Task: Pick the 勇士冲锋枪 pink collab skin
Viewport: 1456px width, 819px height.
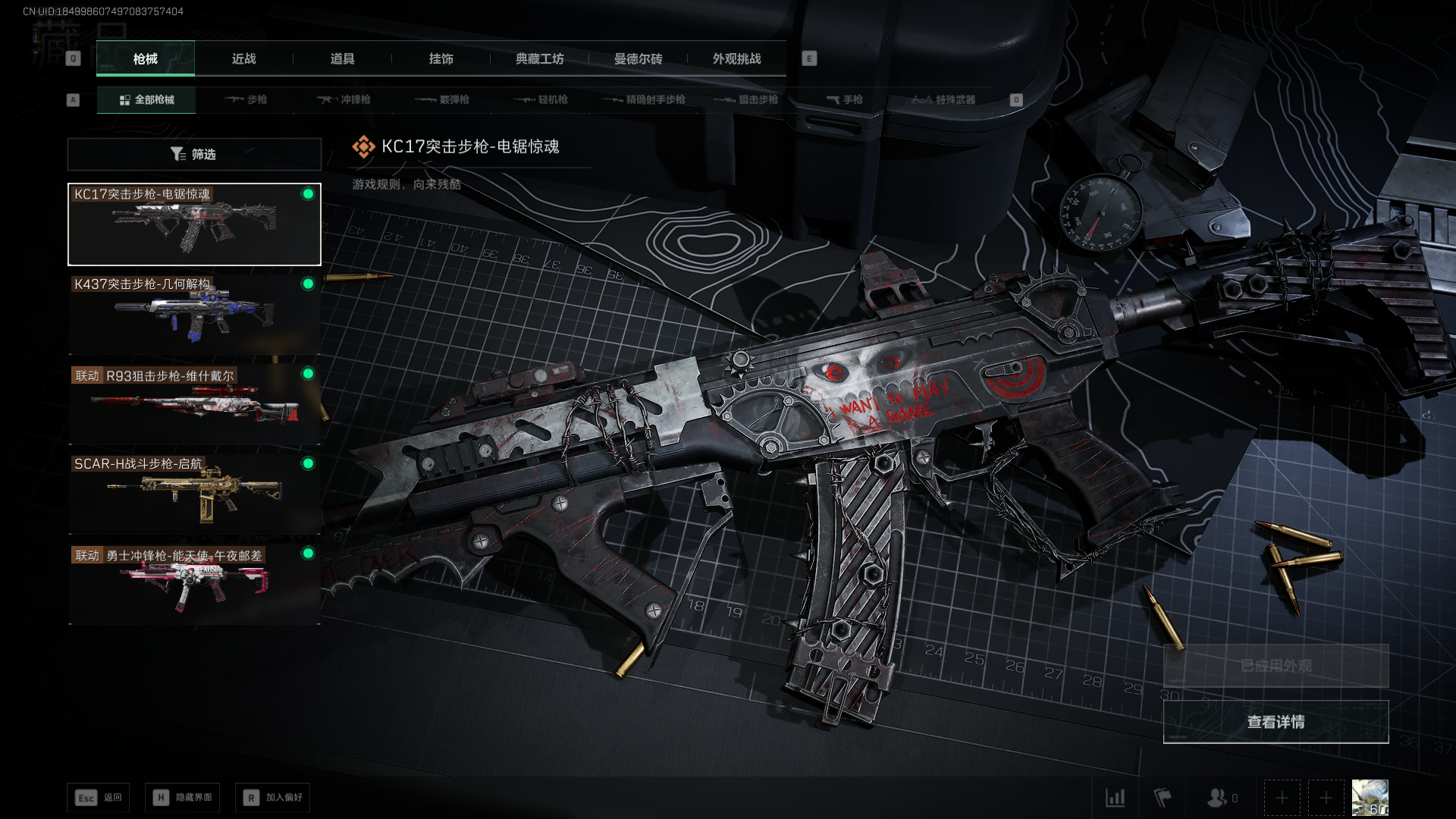Action: click(x=194, y=584)
